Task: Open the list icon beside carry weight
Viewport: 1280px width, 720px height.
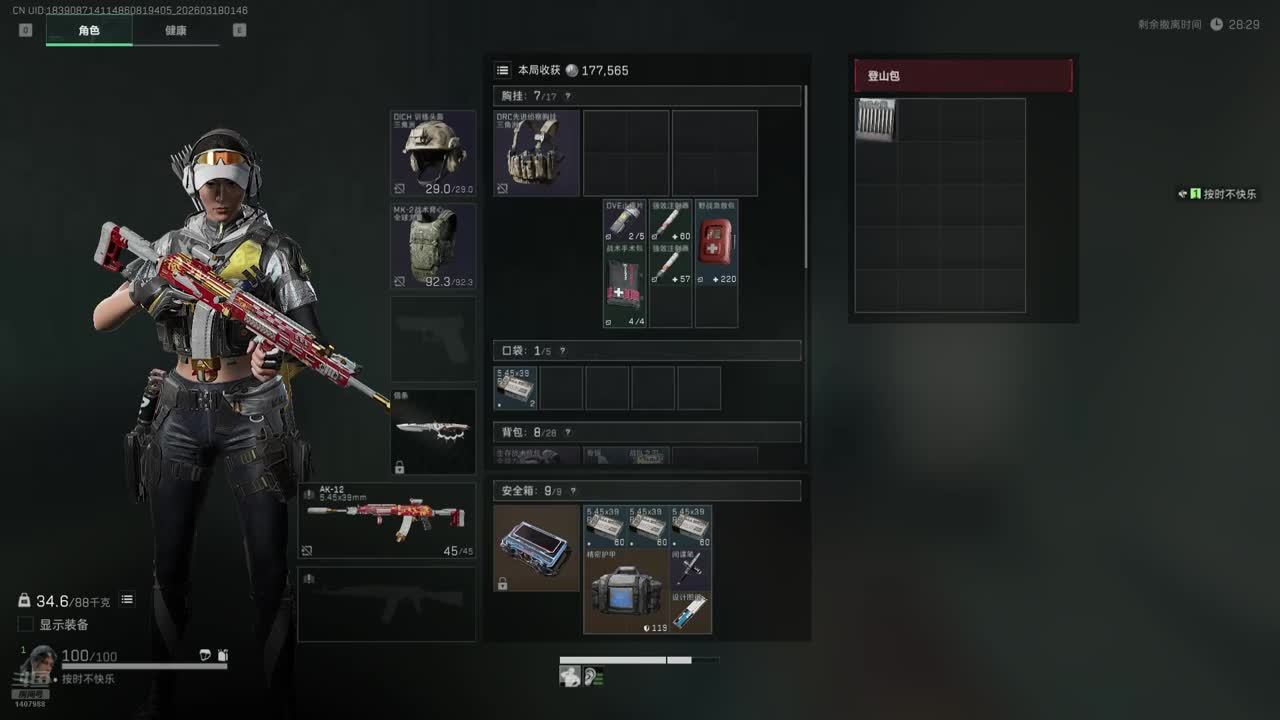Action: point(127,600)
